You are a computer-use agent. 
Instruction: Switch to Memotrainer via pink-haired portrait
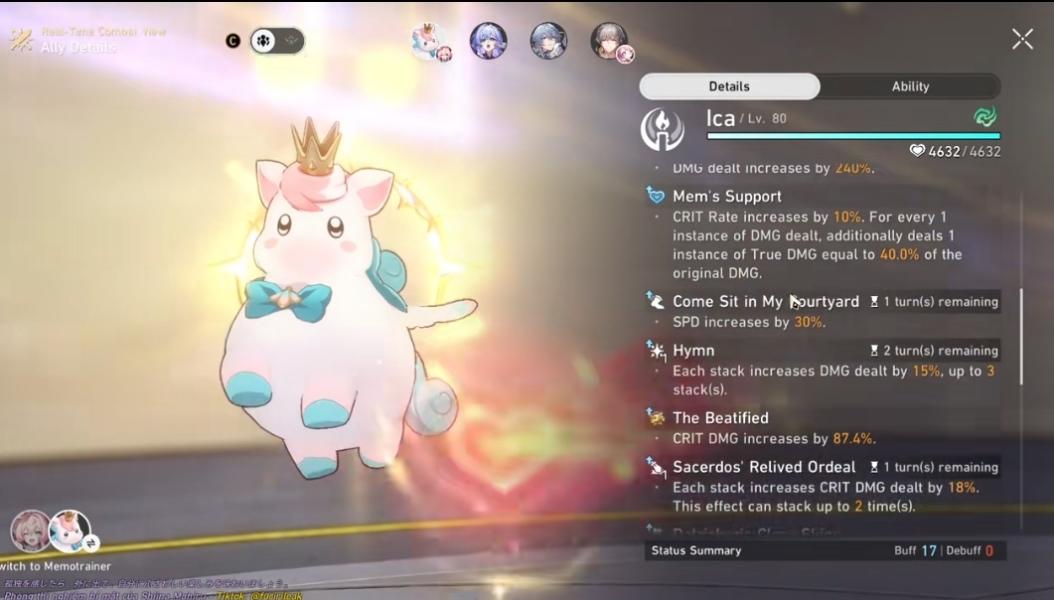click(29, 531)
